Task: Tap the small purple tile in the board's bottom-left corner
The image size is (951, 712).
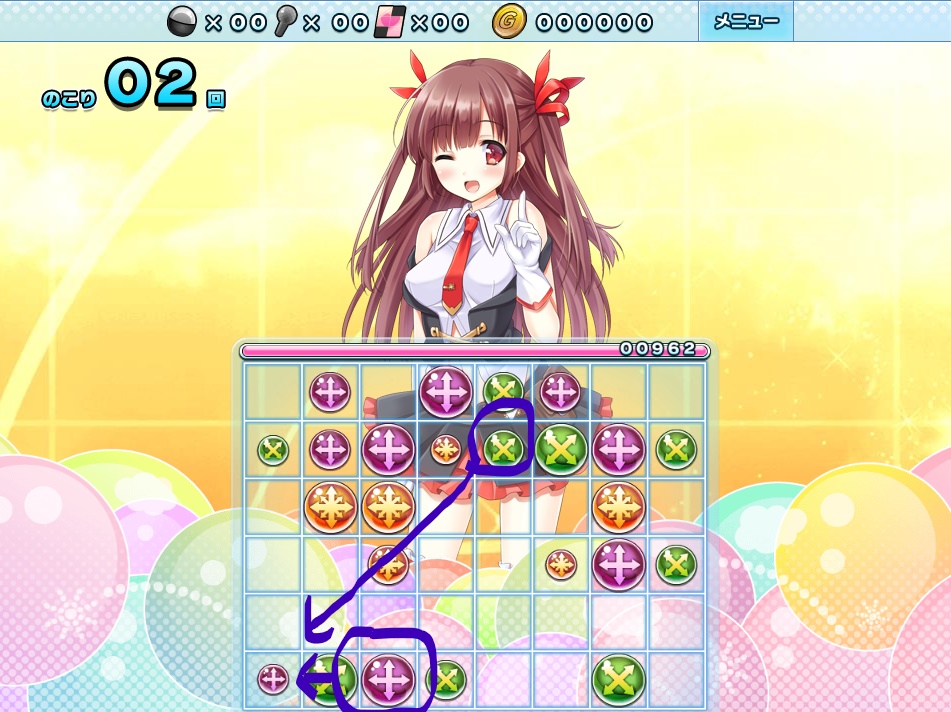Action: coord(273,680)
